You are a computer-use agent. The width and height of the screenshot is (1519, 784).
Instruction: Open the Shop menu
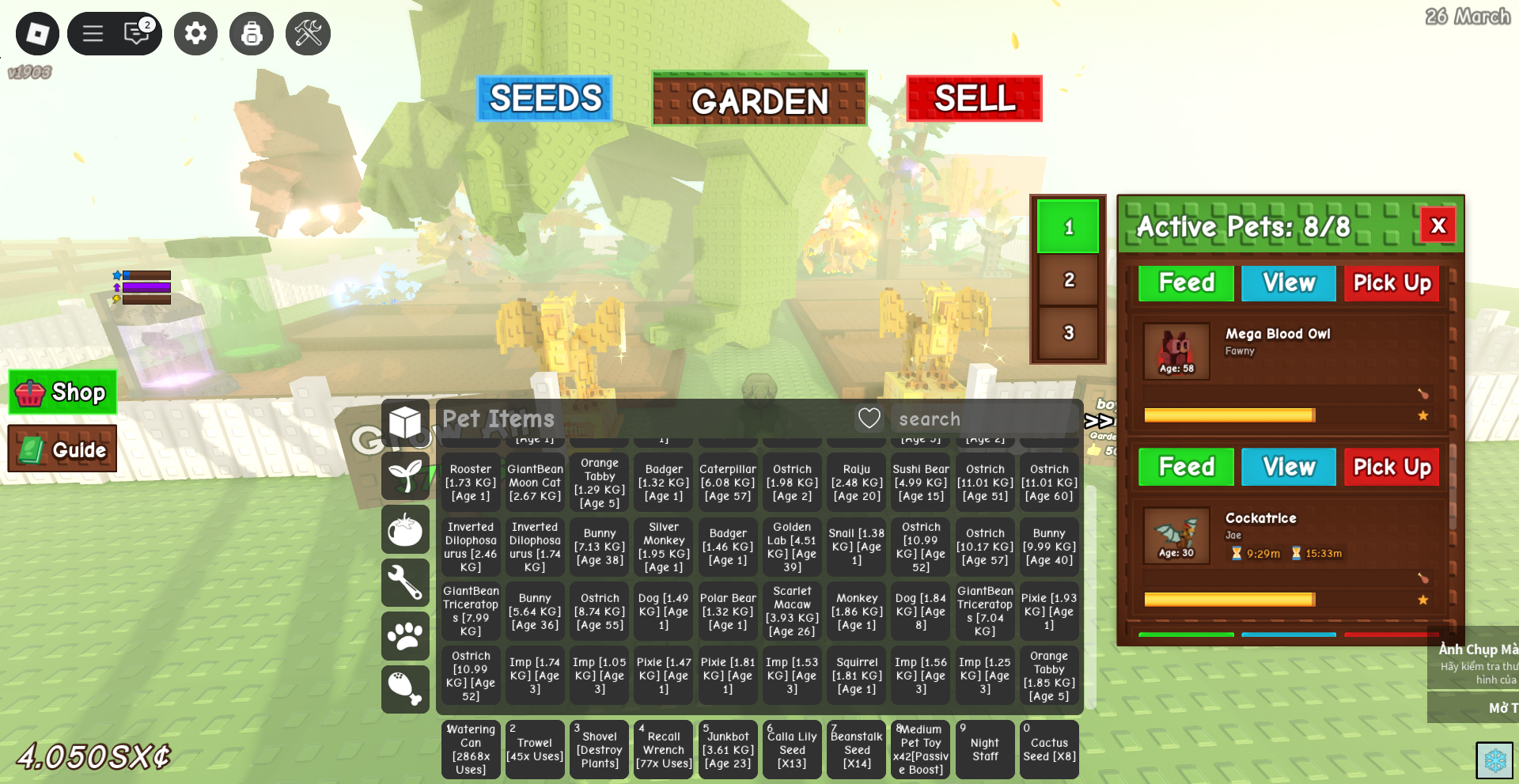coord(63,392)
